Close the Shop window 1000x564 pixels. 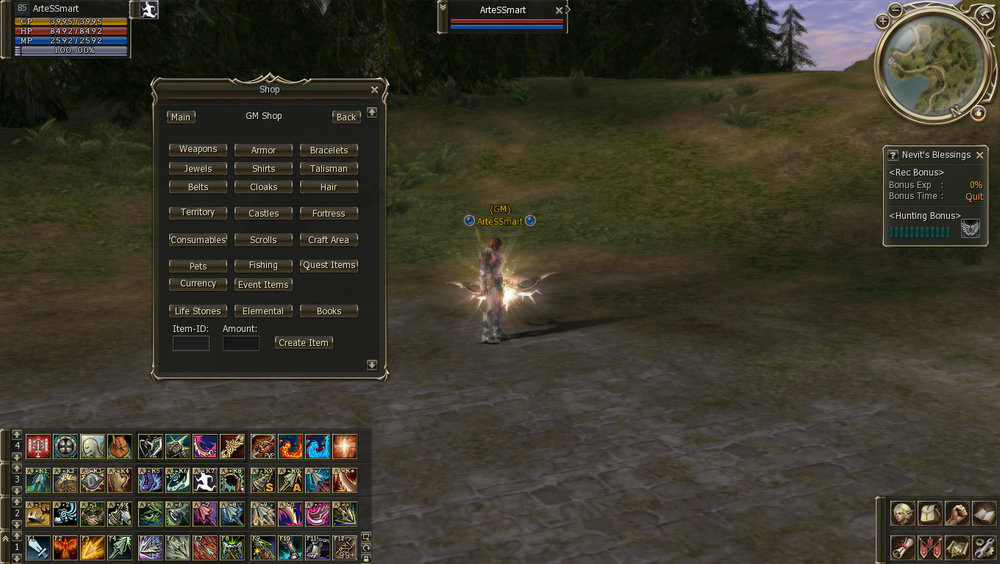(374, 89)
